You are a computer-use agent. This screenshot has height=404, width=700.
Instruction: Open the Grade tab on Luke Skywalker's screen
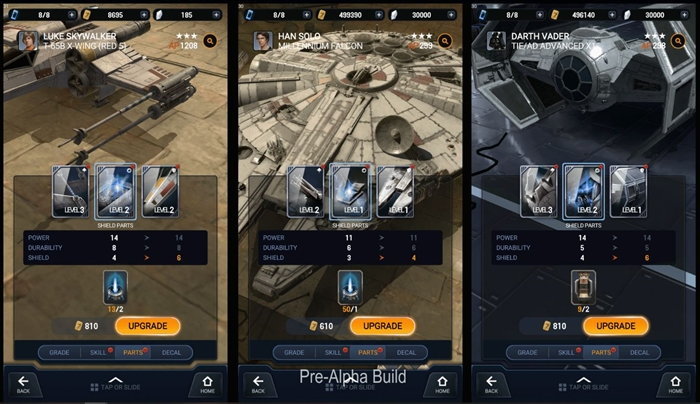pyautogui.click(x=61, y=352)
